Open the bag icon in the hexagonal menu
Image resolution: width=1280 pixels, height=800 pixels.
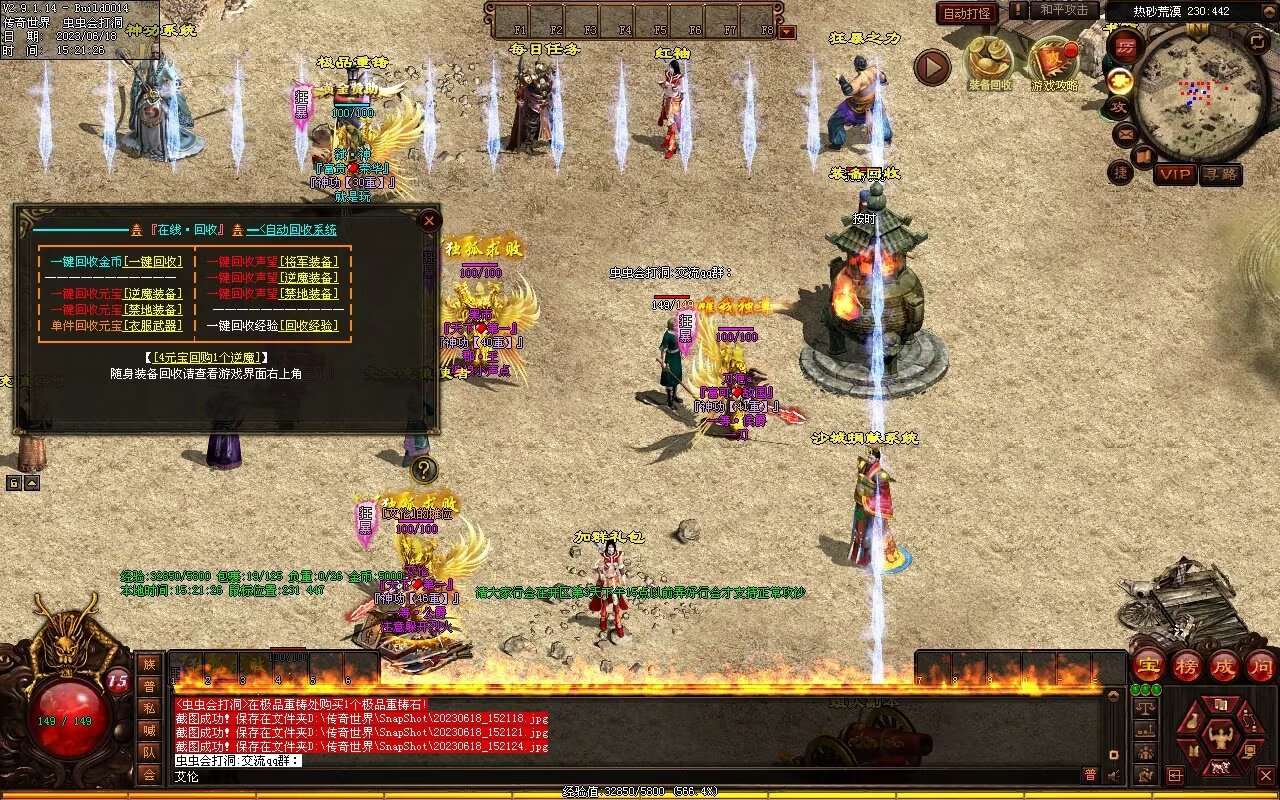click(x=1193, y=721)
